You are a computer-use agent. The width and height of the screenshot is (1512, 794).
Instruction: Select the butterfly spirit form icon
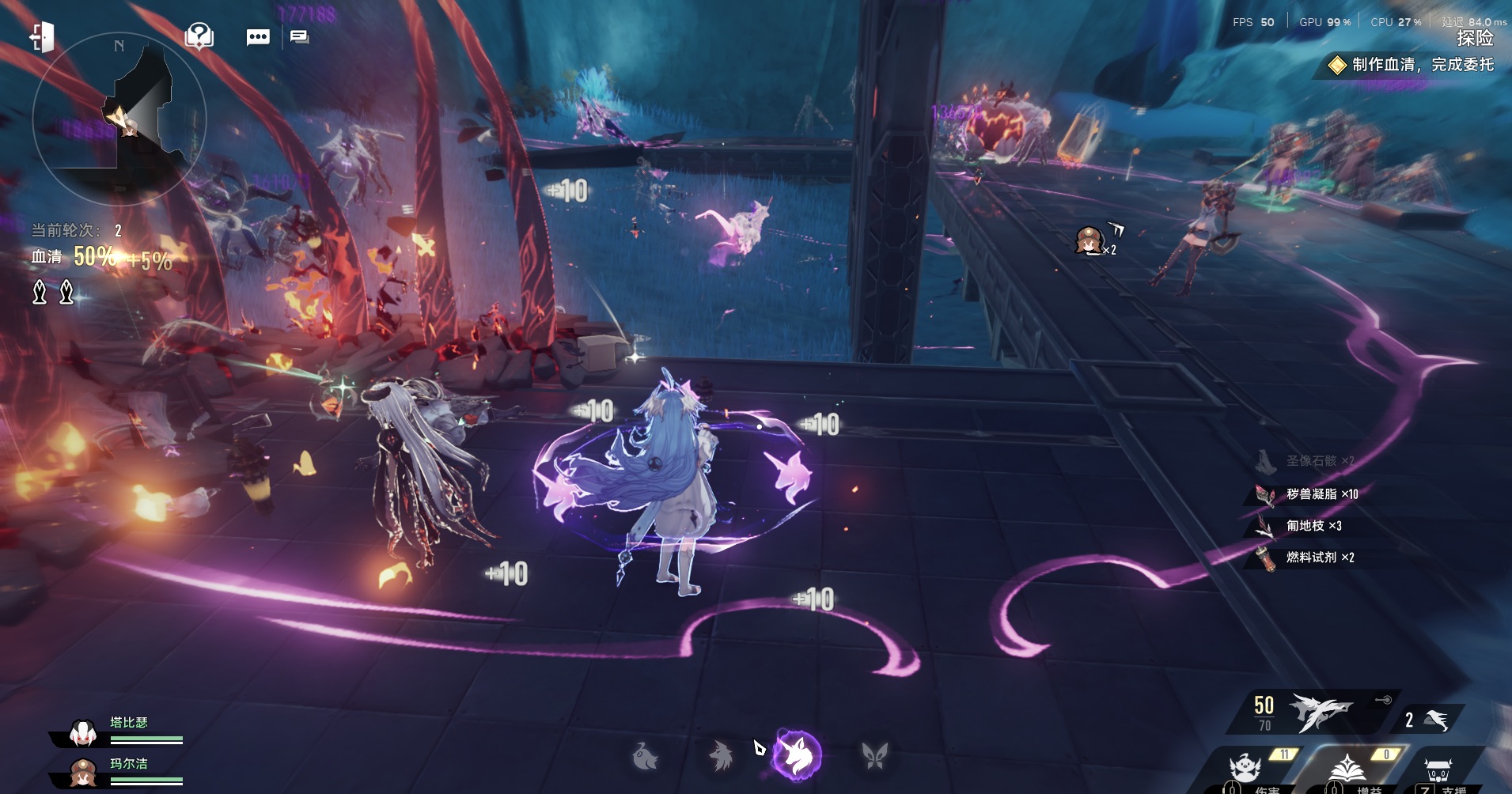pyautogui.click(x=874, y=756)
